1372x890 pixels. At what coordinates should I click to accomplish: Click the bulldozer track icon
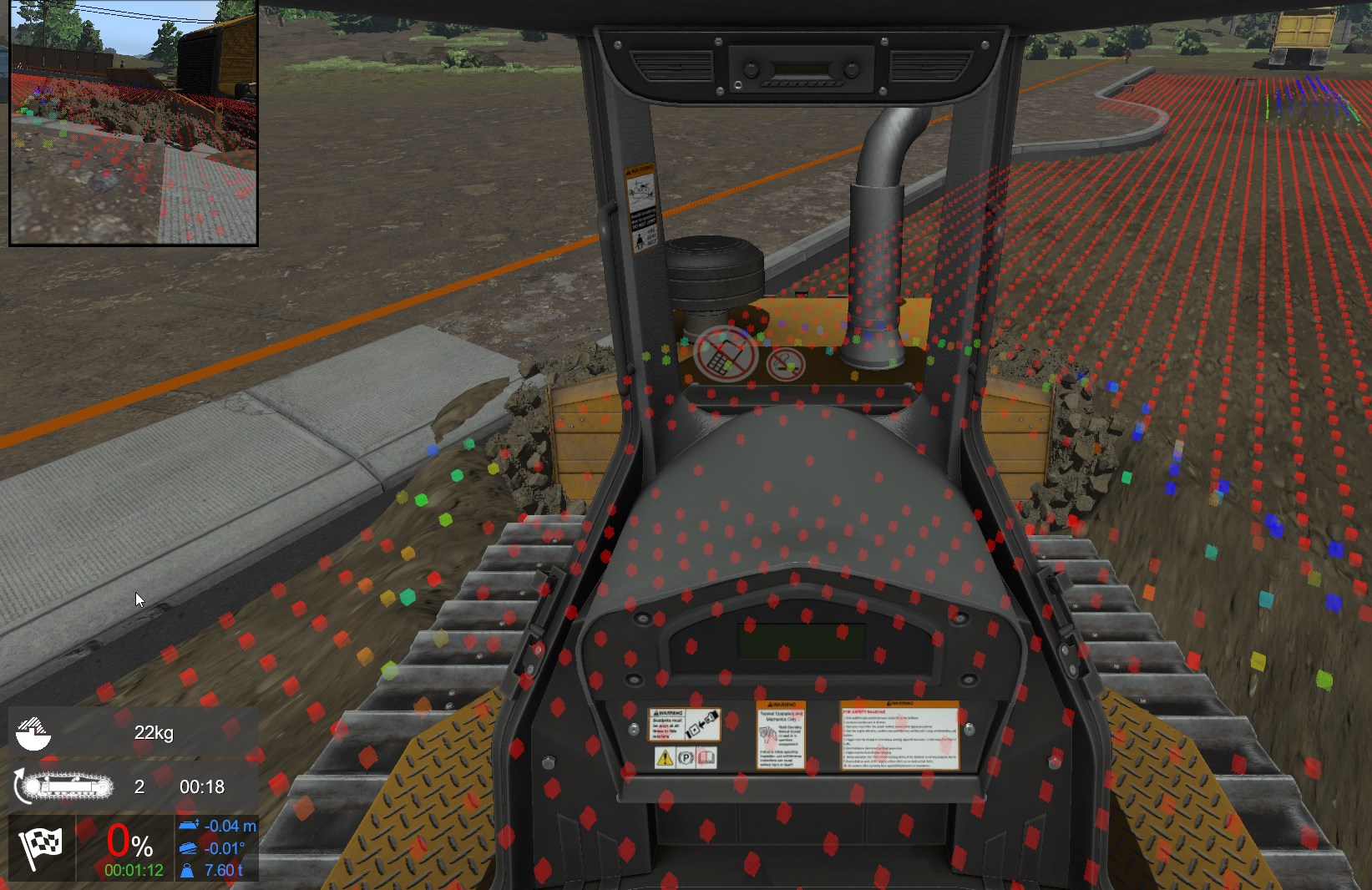tap(64, 786)
